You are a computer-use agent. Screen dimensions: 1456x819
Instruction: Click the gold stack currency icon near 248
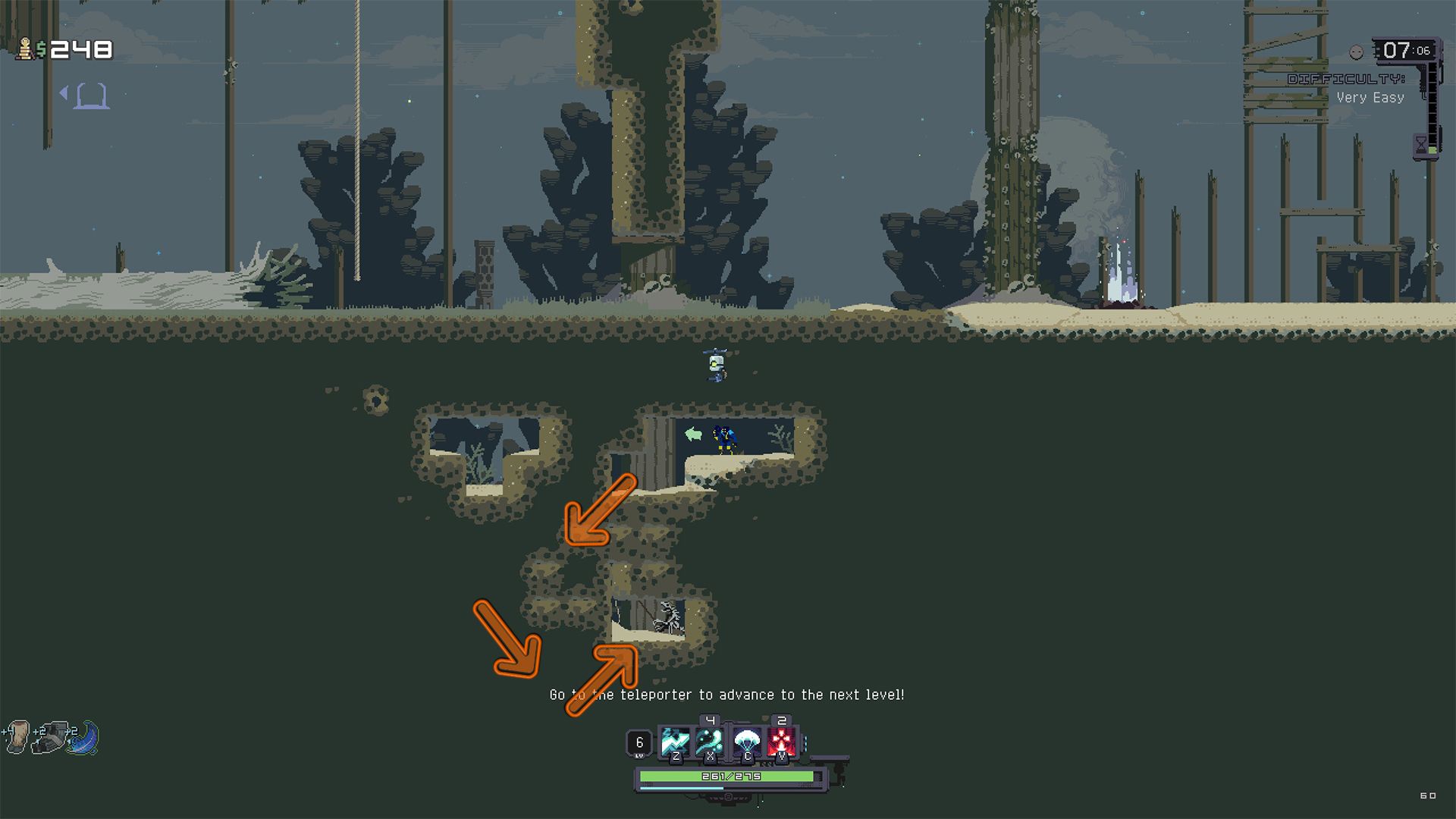coord(25,49)
